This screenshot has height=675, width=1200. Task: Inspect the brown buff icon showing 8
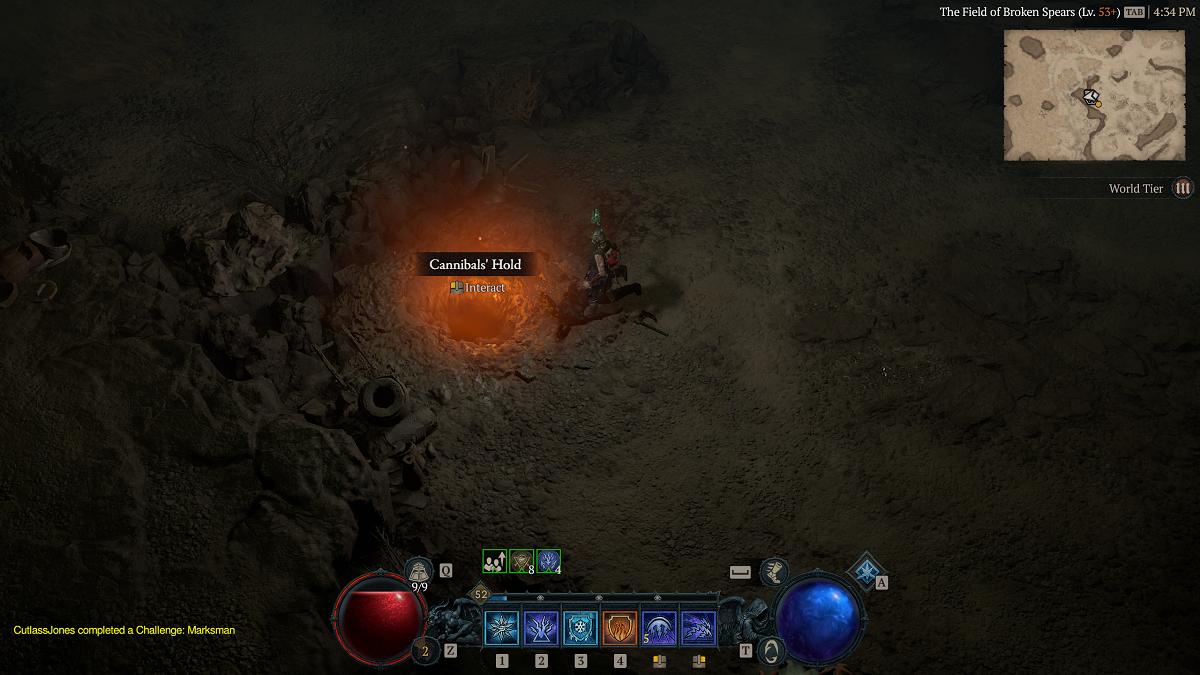point(521,562)
